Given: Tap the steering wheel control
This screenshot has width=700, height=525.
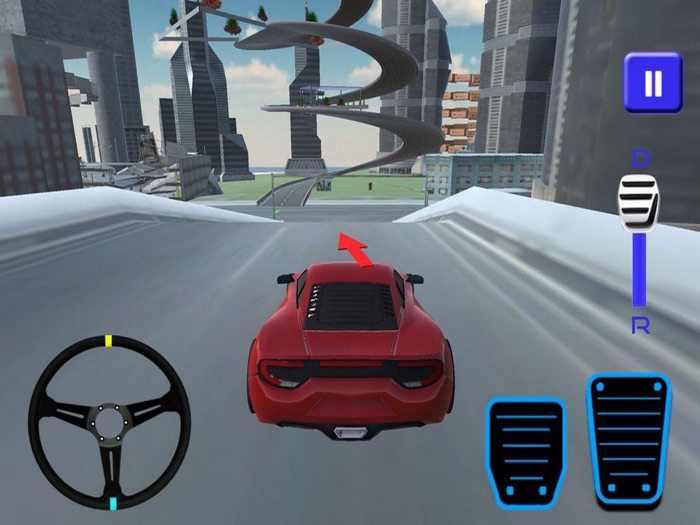Looking at the screenshot, I should (109, 422).
